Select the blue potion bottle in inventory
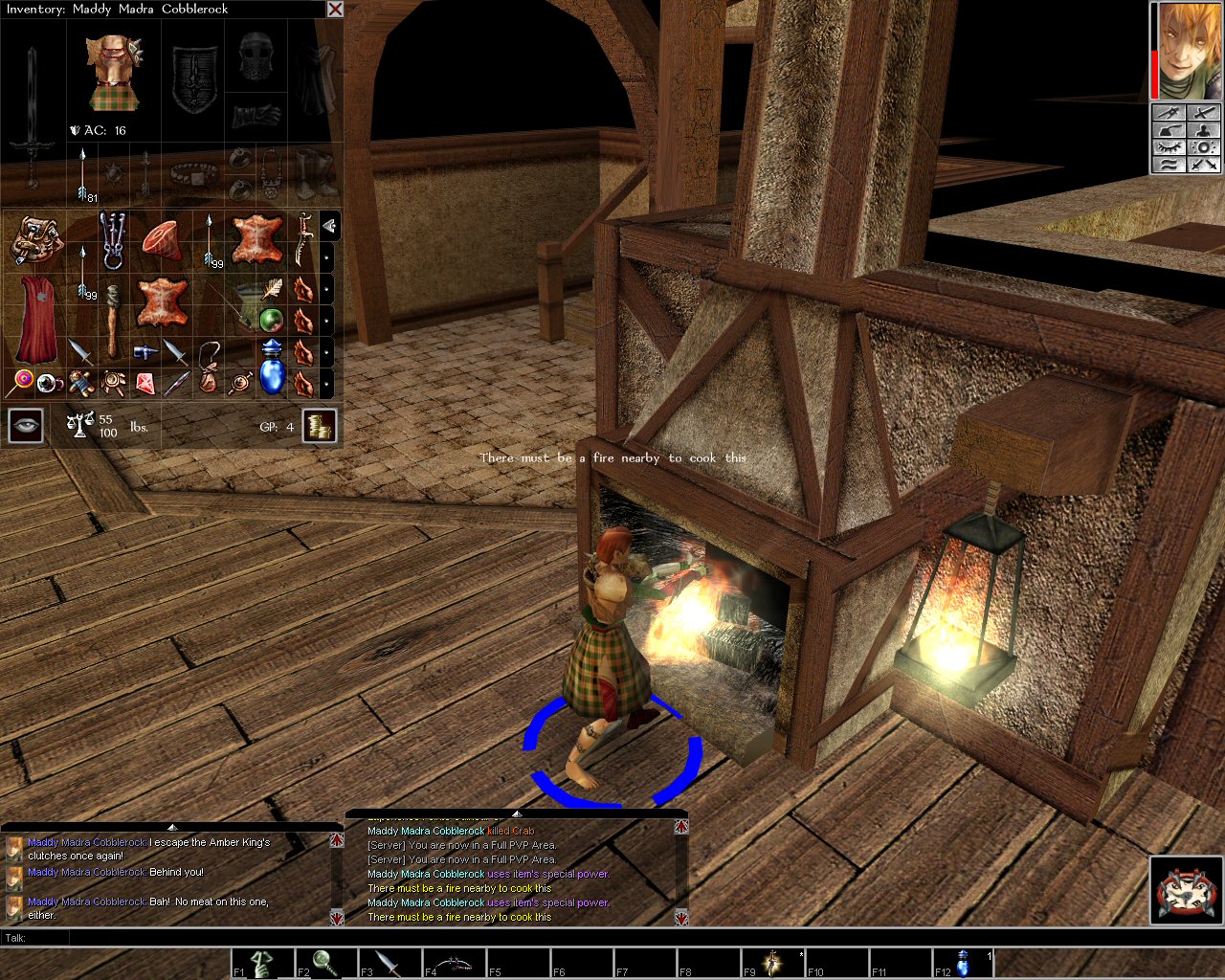Image resolution: width=1225 pixels, height=980 pixels. pyautogui.click(x=272, y=368)
